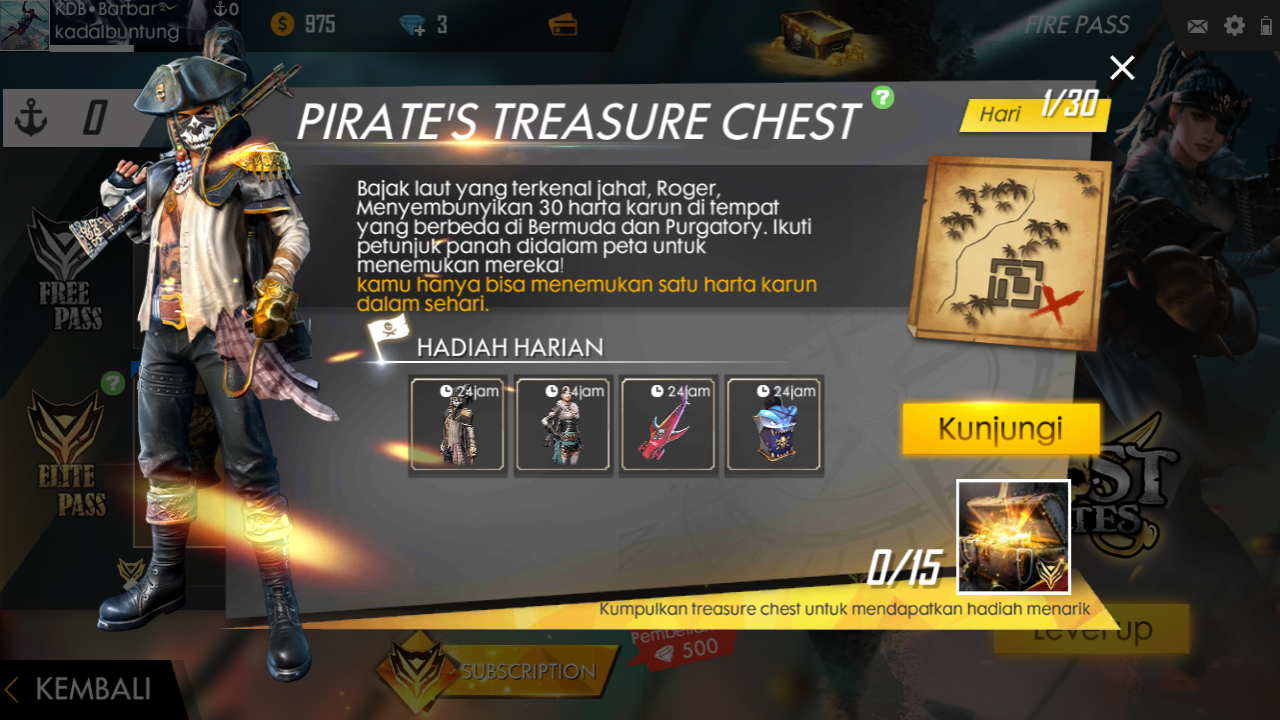Select the first 24jam daily reward
The width and height of the screenshot is (1280, 720).
[457, 424]
